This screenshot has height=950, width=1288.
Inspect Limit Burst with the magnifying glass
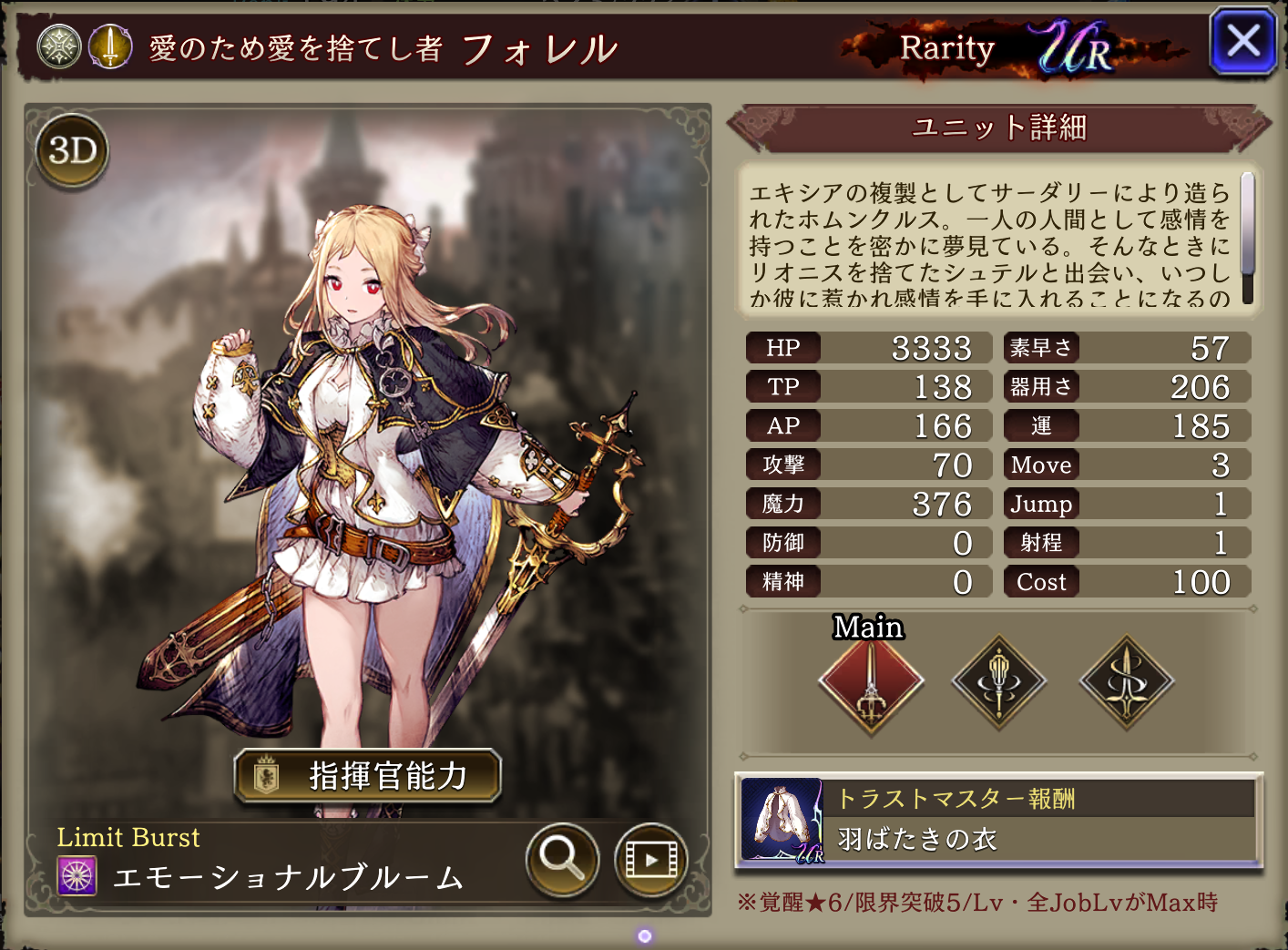[x=562, y=858]
